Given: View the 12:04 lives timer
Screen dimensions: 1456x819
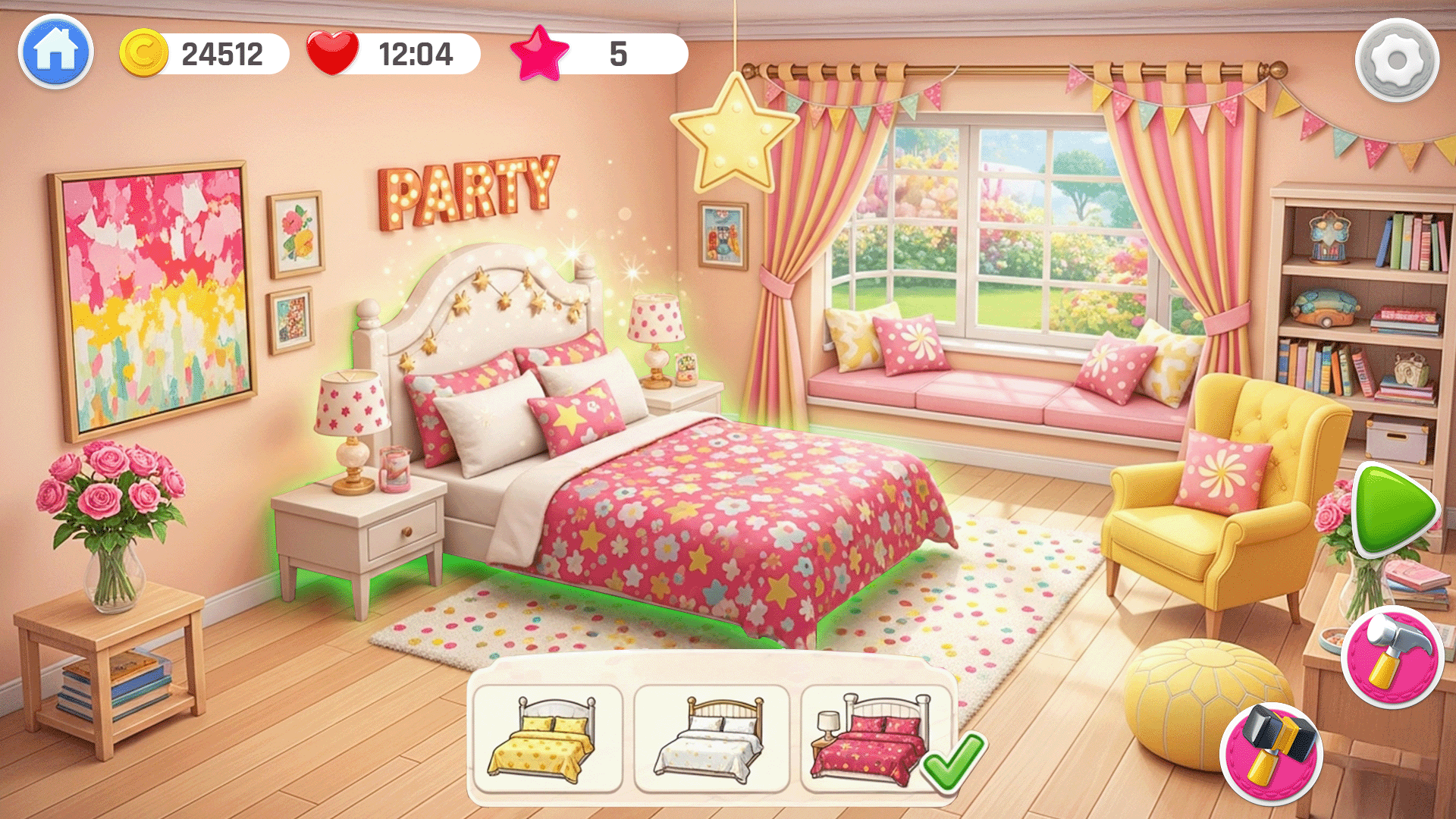Looking at the screenshot, I should click(414, 52).
